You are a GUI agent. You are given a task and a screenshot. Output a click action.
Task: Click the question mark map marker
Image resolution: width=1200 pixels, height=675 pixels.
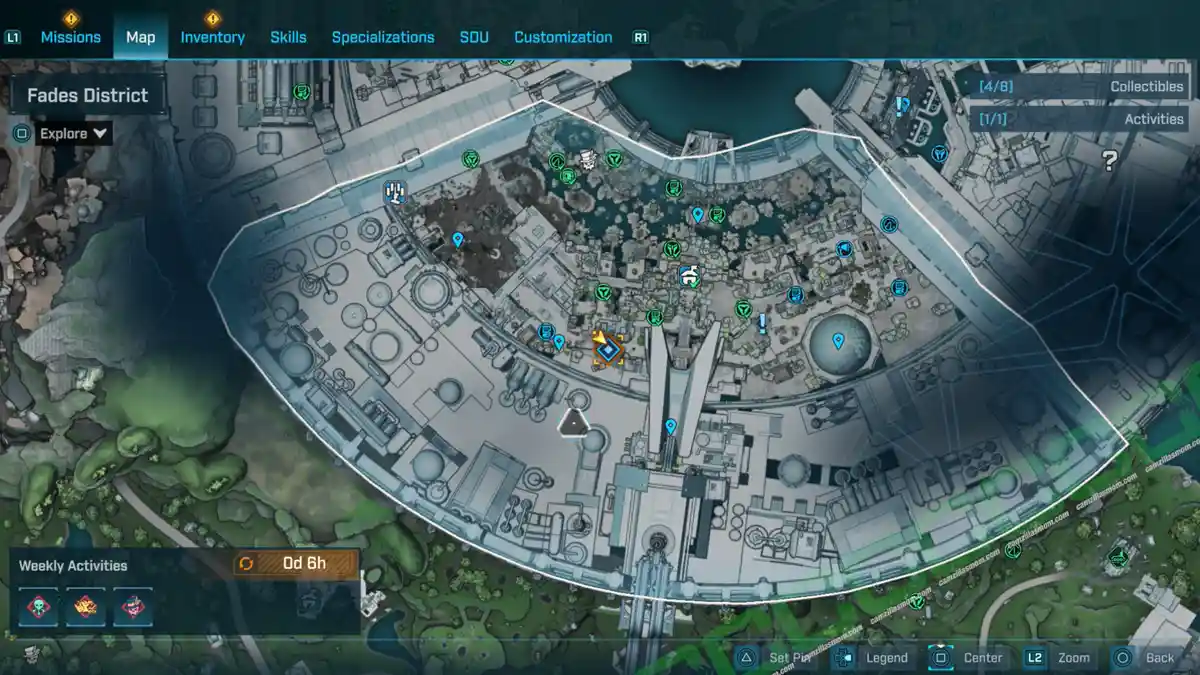coord(1109,161)
